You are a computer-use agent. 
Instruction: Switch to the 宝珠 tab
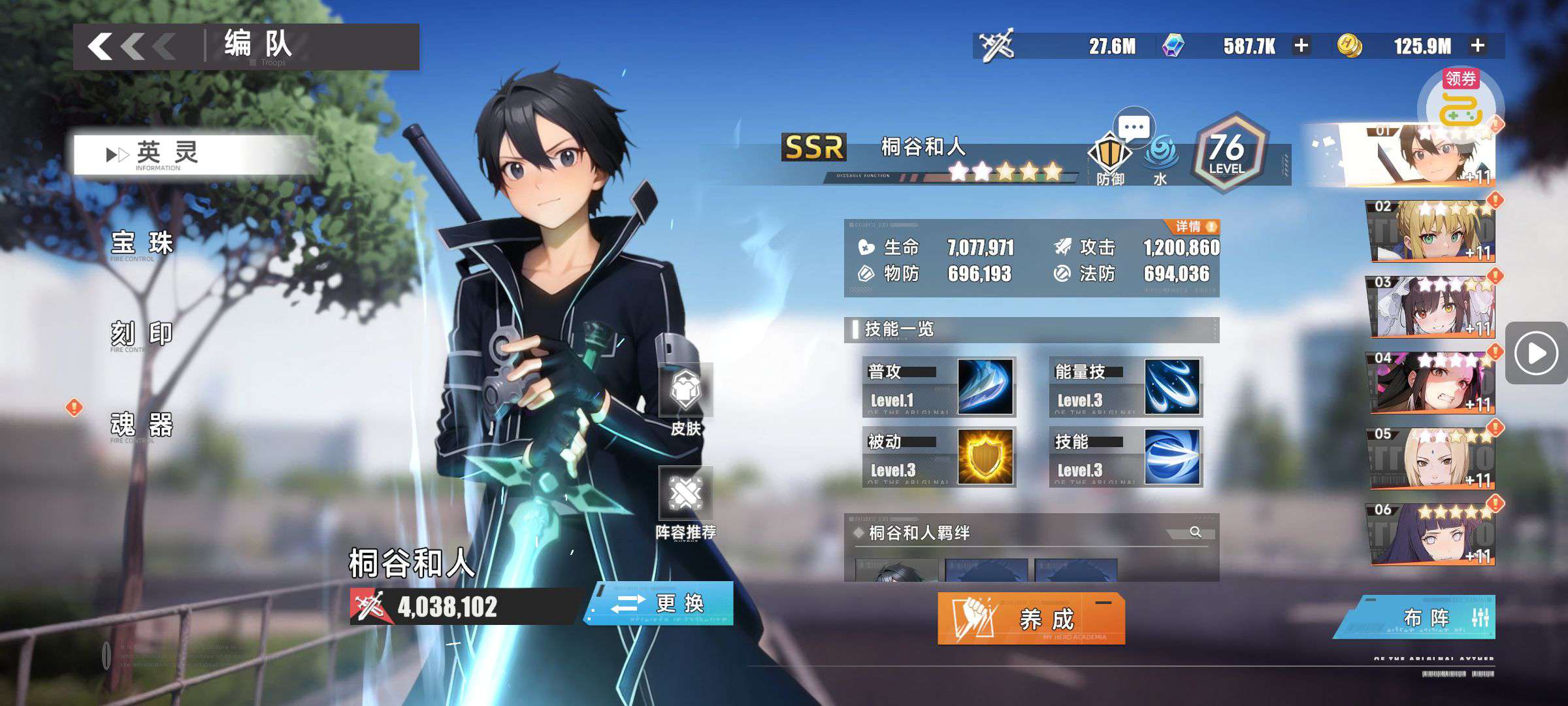point(142,244)
